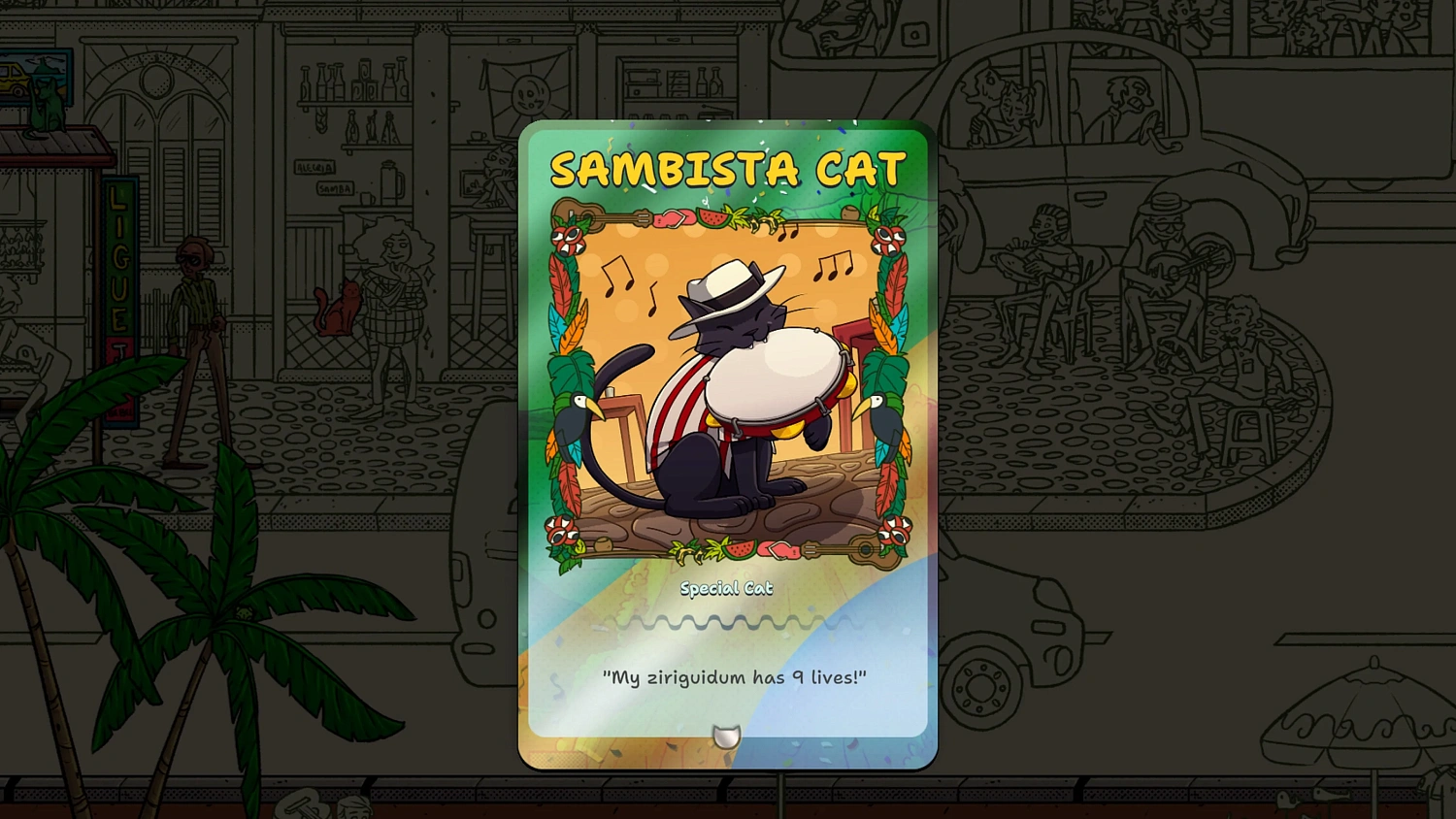Click the green cat statue on the awning
Image resolution: width=1456 pixels, height=819 pixels.
tap(47, 107)
